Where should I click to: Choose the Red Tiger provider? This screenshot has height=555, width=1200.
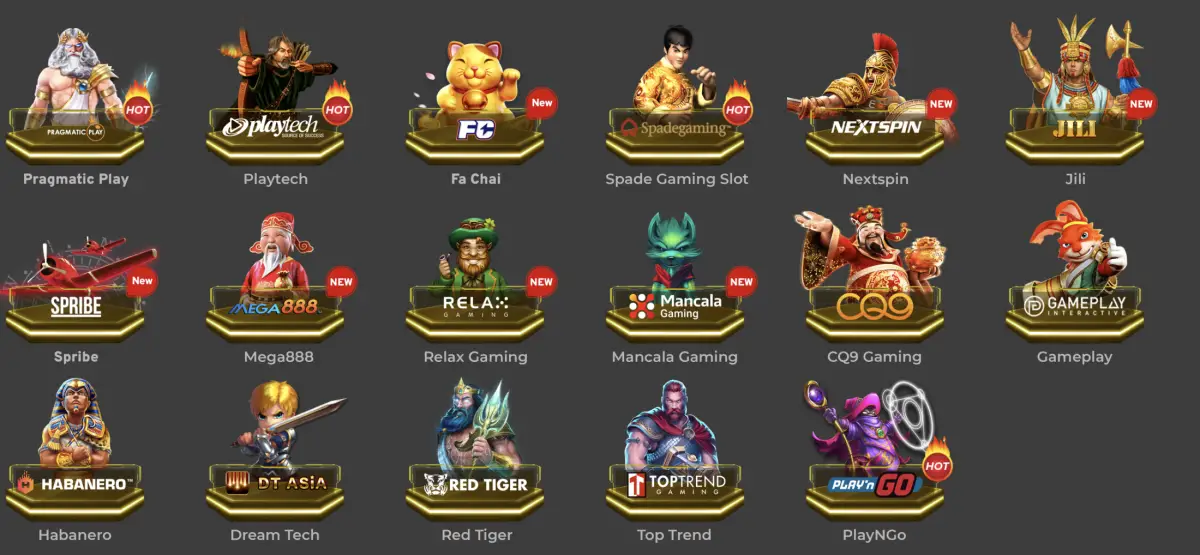click(x=476, y=462)
